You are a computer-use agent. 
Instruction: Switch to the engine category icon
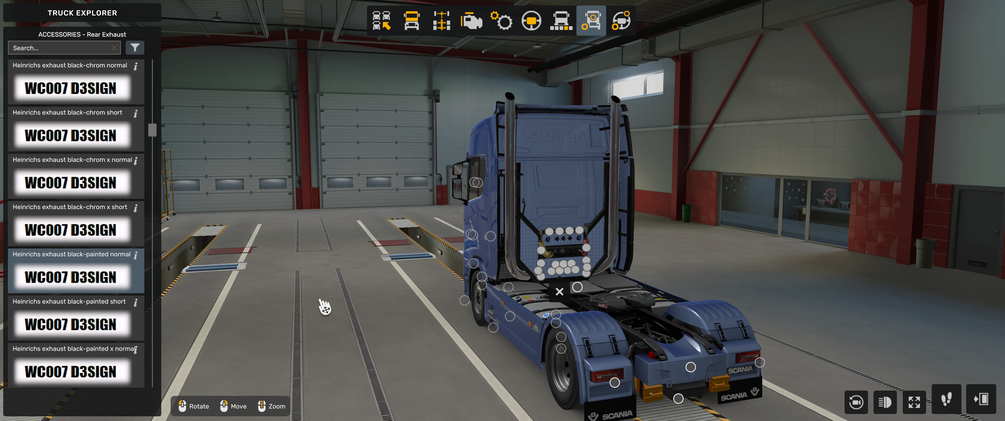click(x=472, y=21)
